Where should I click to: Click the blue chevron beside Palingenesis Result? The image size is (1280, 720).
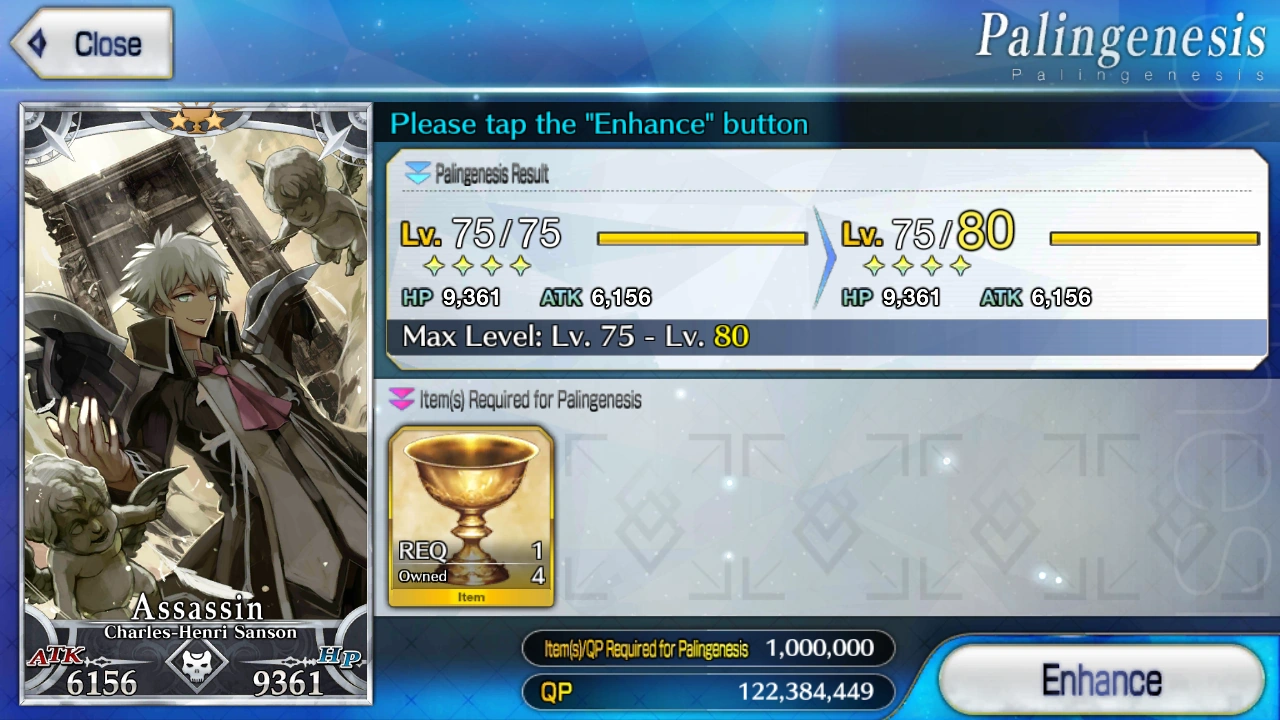[x=417, y=173]
